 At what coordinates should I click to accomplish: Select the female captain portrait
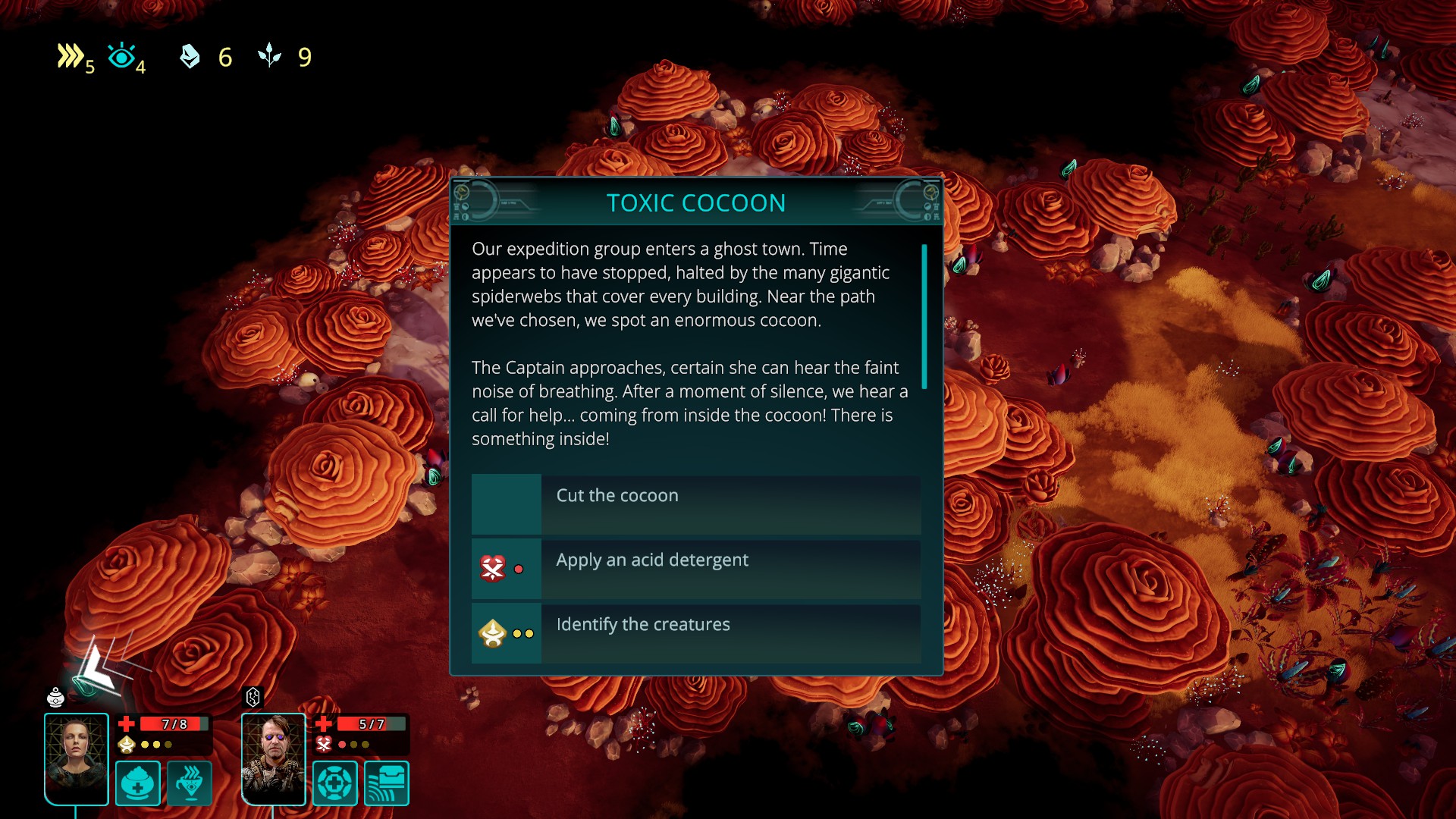point(76,758)
